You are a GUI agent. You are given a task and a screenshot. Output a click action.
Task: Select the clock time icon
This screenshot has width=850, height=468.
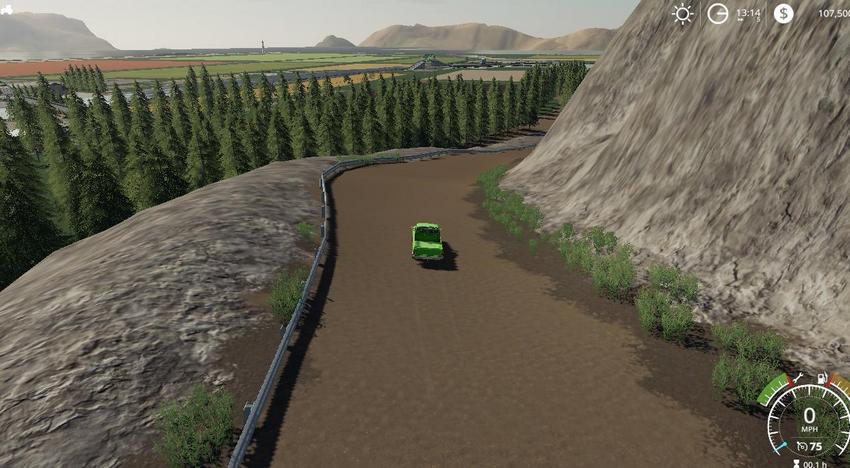pyautogui.click(x=718, y=13)
